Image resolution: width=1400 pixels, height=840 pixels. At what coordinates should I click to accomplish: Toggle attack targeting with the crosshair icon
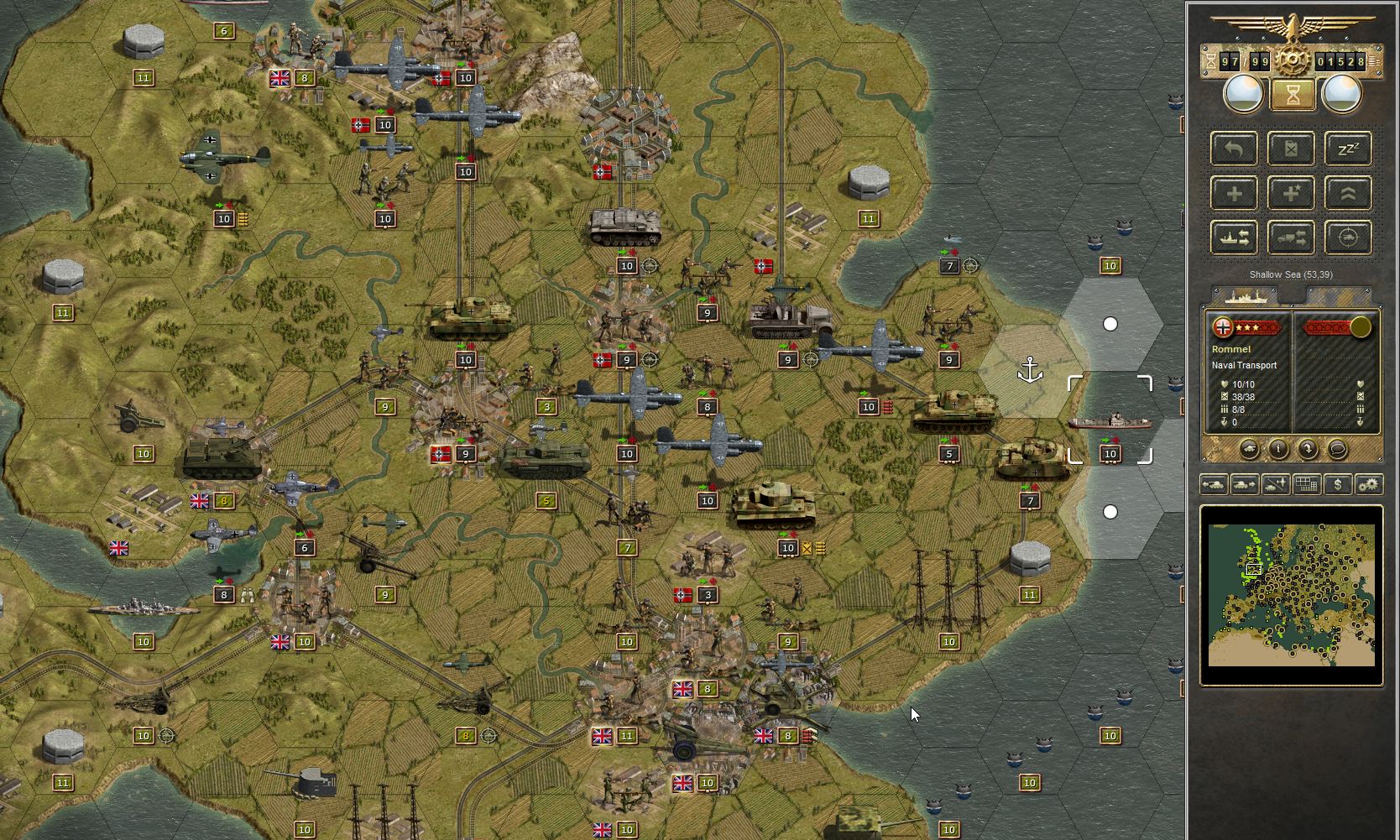point(1349,237)
